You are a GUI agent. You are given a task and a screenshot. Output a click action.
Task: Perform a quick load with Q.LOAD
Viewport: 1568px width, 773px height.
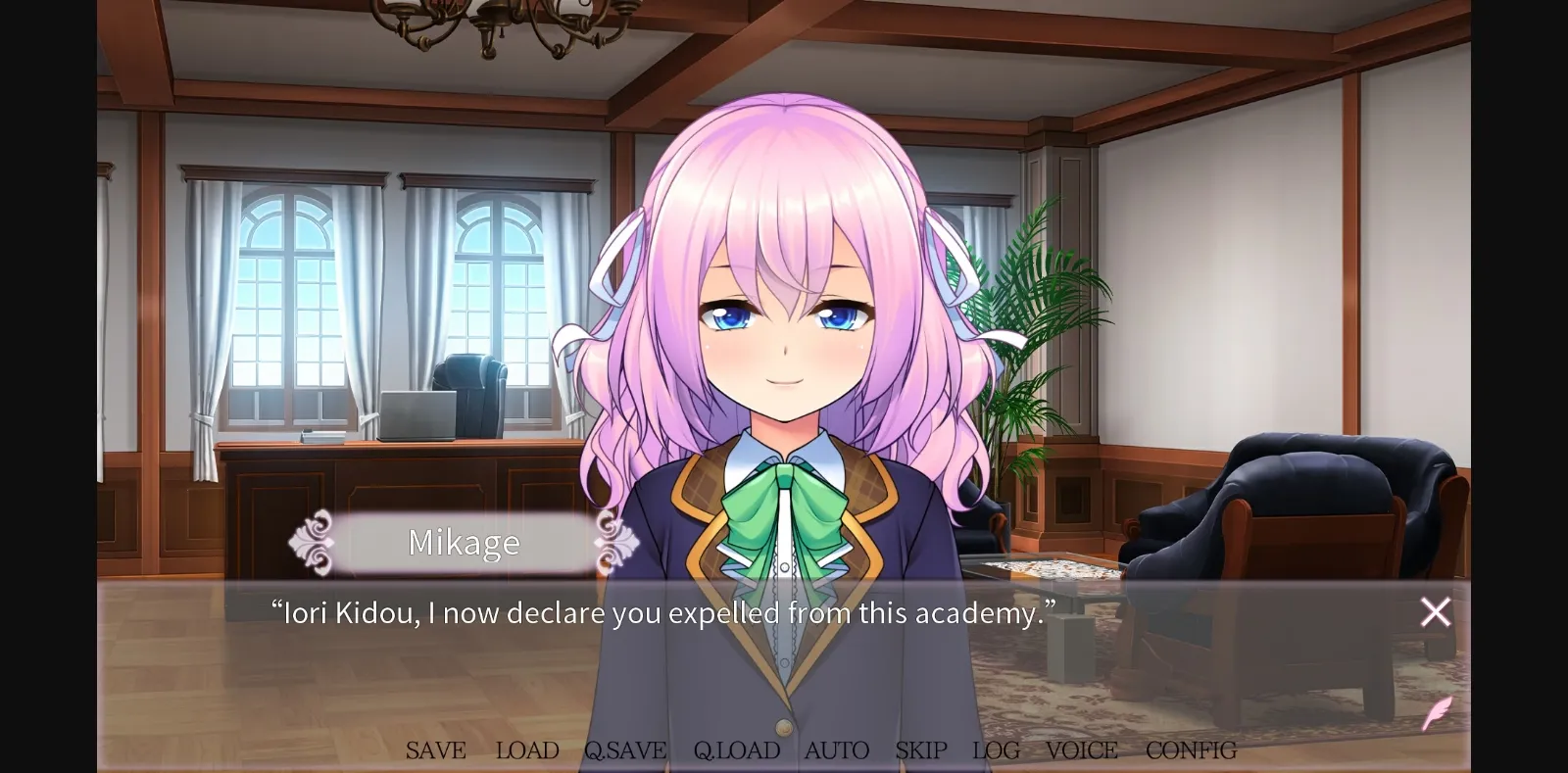pyautogui.click(x=736, y=749)
